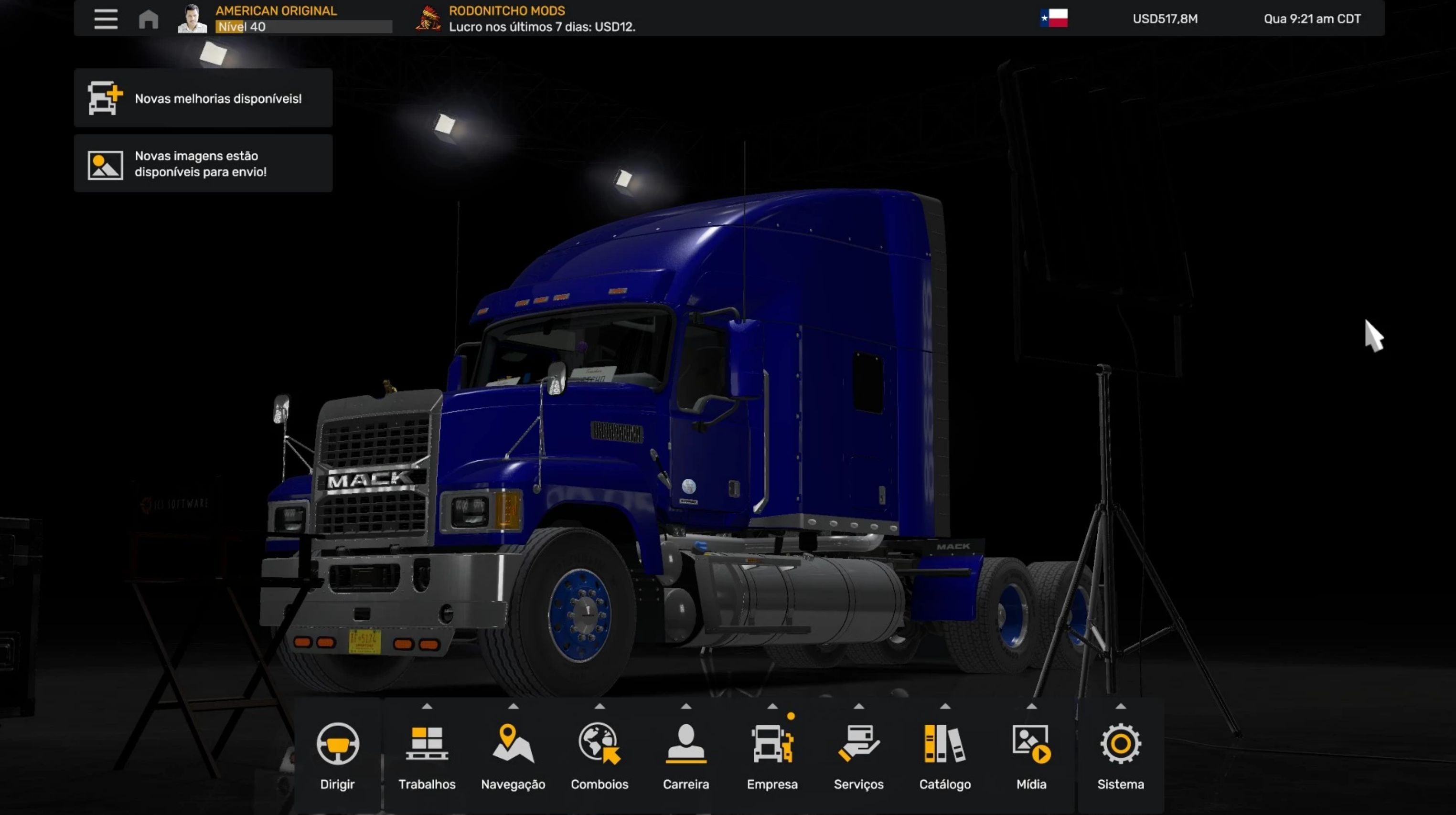View Rodonitcho Mods company profit info

541,19
